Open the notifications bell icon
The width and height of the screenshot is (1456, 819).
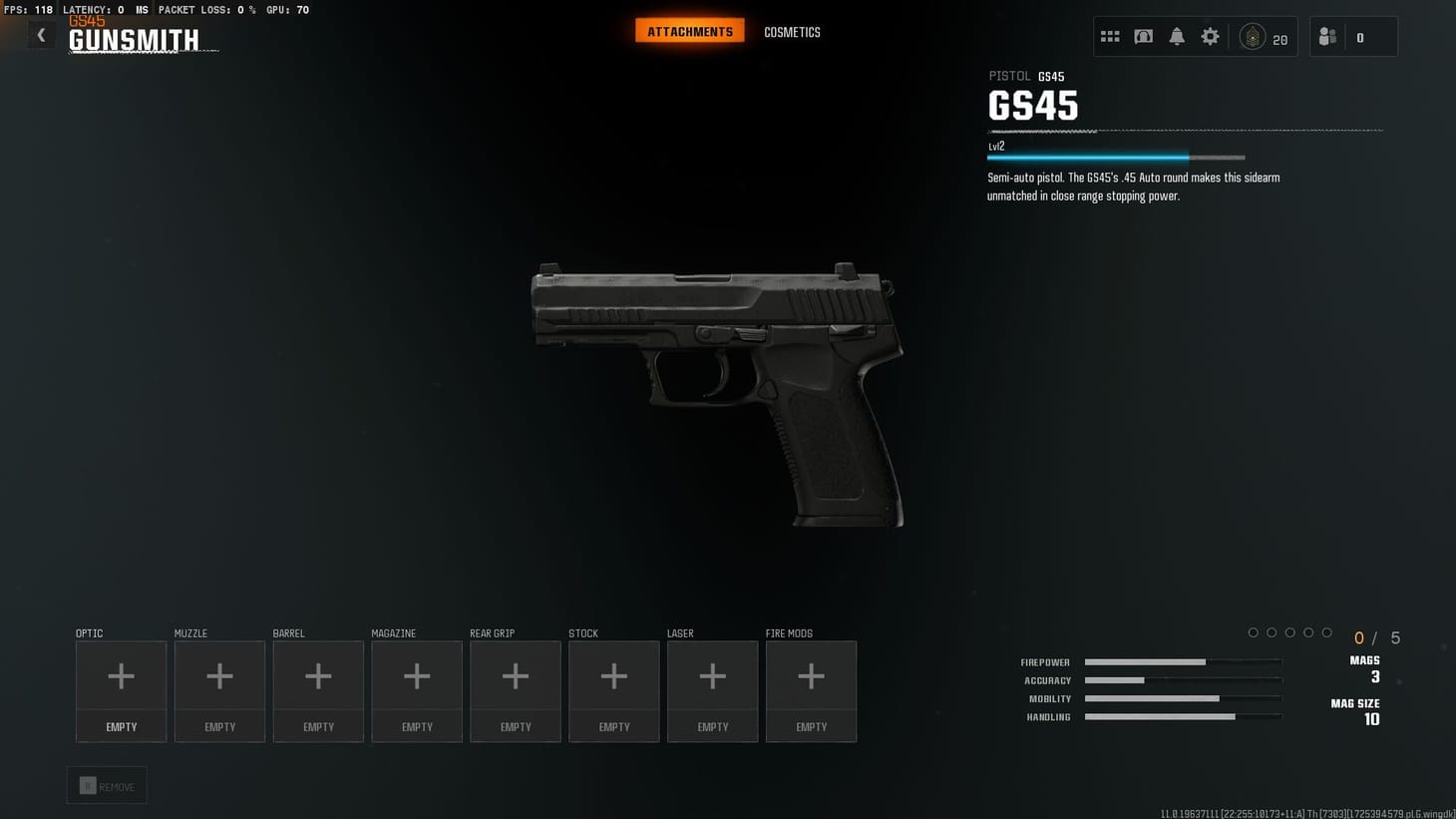[x=1177, y=35]
